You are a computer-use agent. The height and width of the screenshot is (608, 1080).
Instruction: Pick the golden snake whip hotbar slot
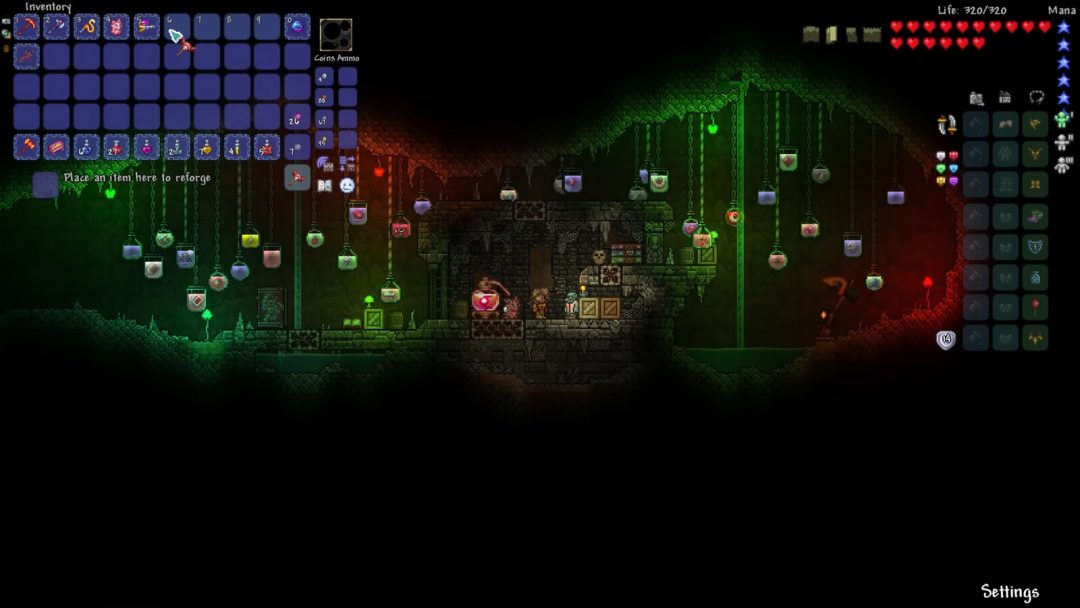click(87, 27)
